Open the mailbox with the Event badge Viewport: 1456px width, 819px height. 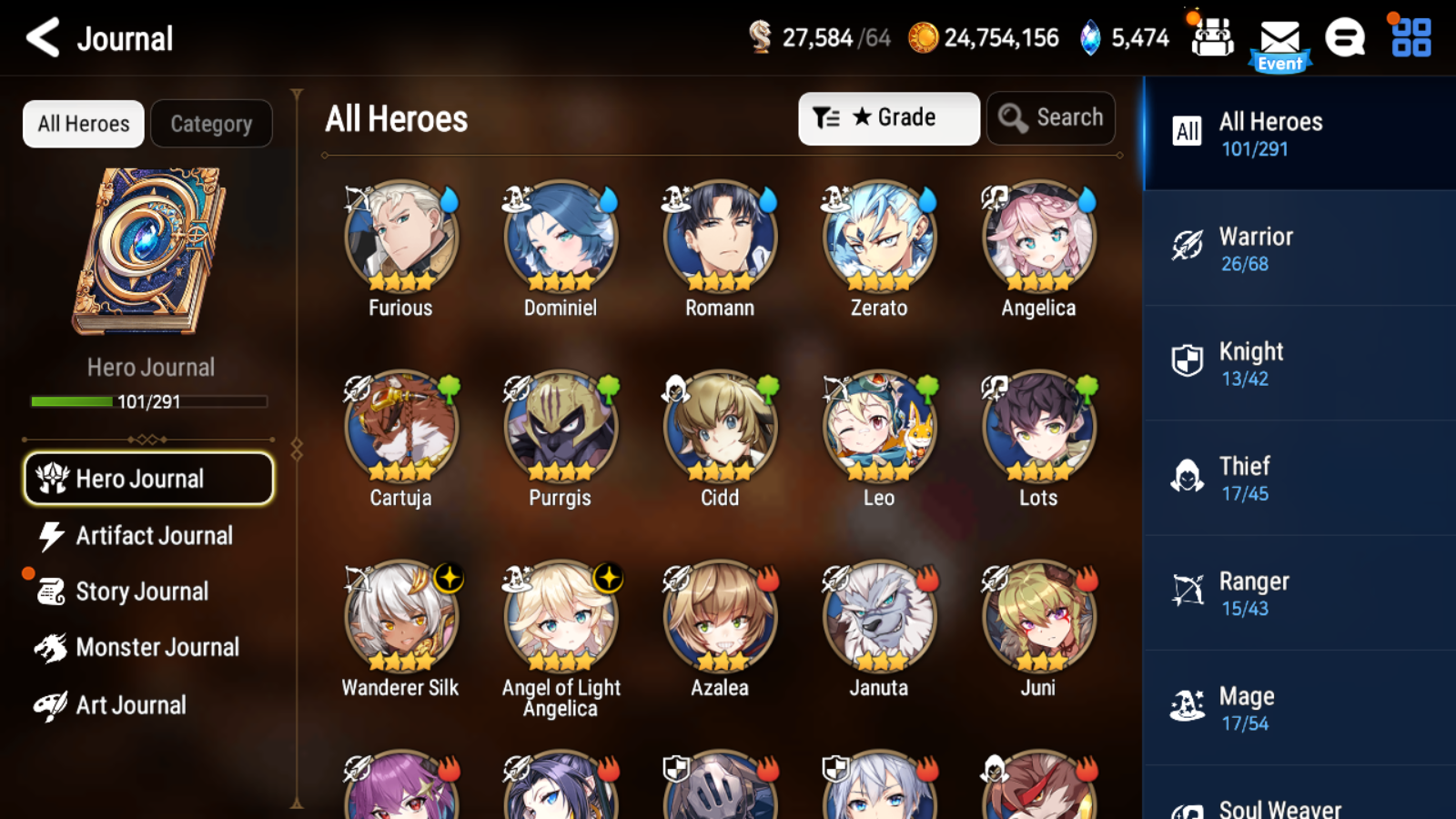point(1280,38)
